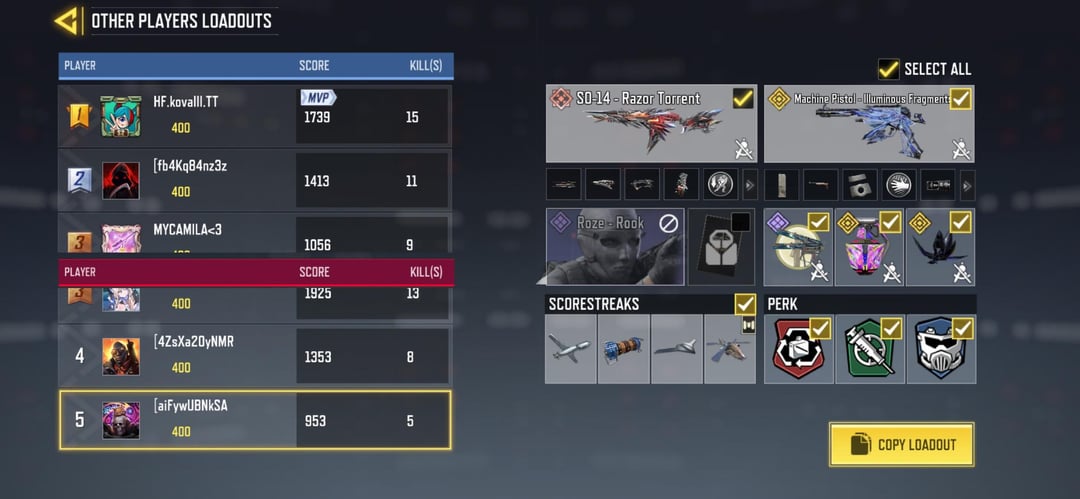Select the pink lethal grenade slot
This screenshot has width=1080, height=499.
869,248
